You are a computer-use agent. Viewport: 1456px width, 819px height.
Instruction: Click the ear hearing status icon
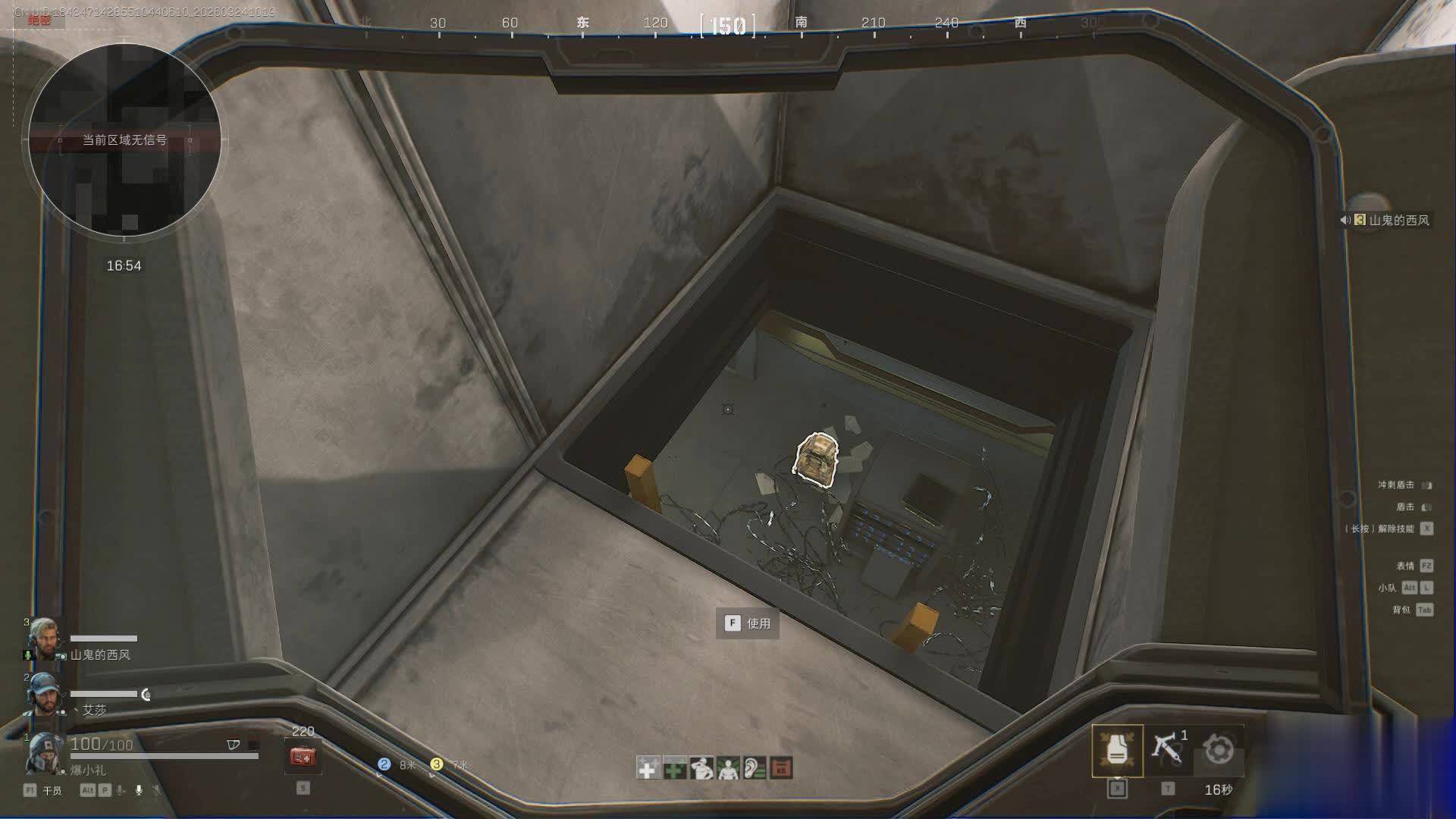pyautogui.click(x=755, y=768)
